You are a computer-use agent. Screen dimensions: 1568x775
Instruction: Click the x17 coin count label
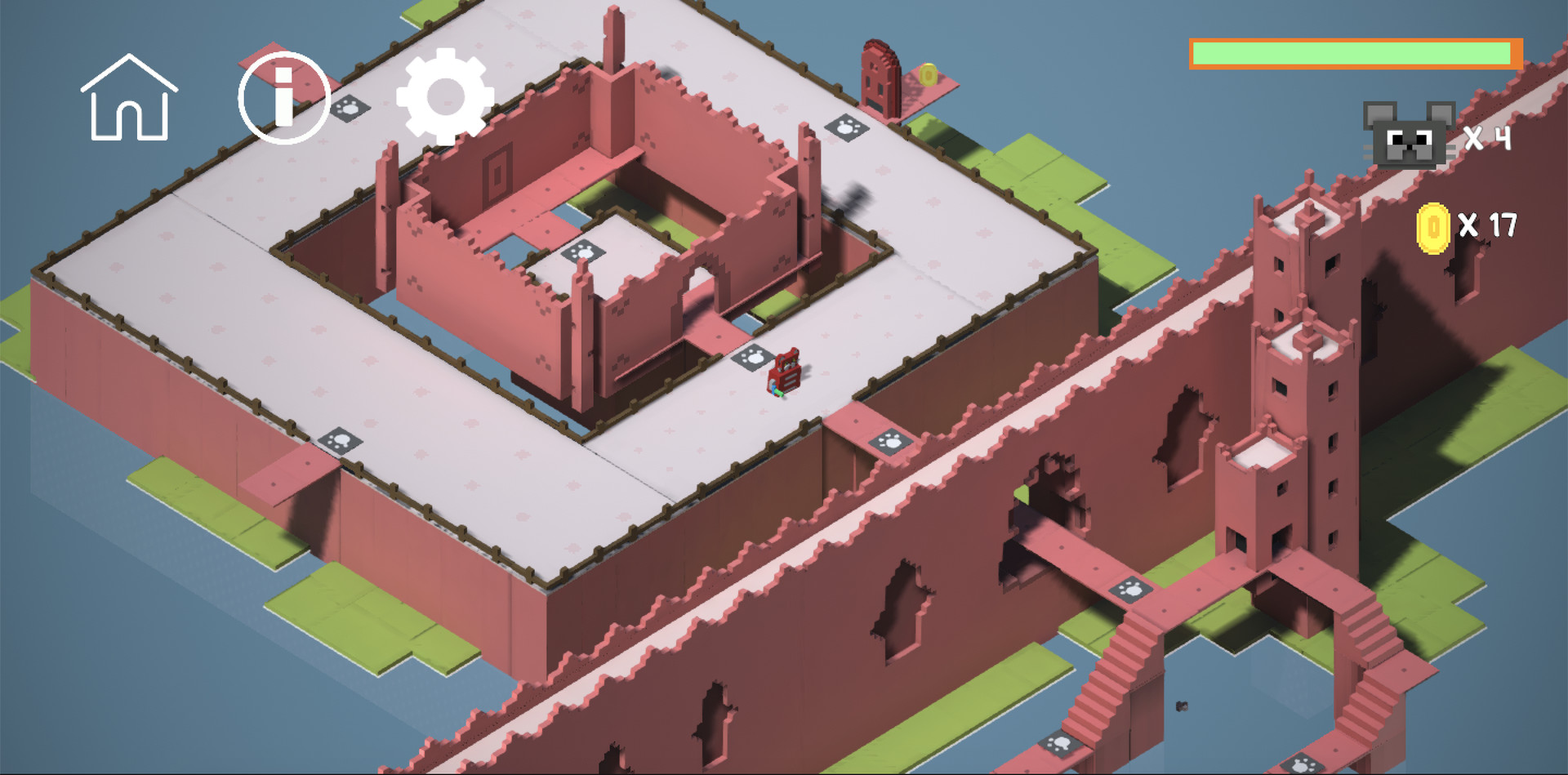point(1488,226)
